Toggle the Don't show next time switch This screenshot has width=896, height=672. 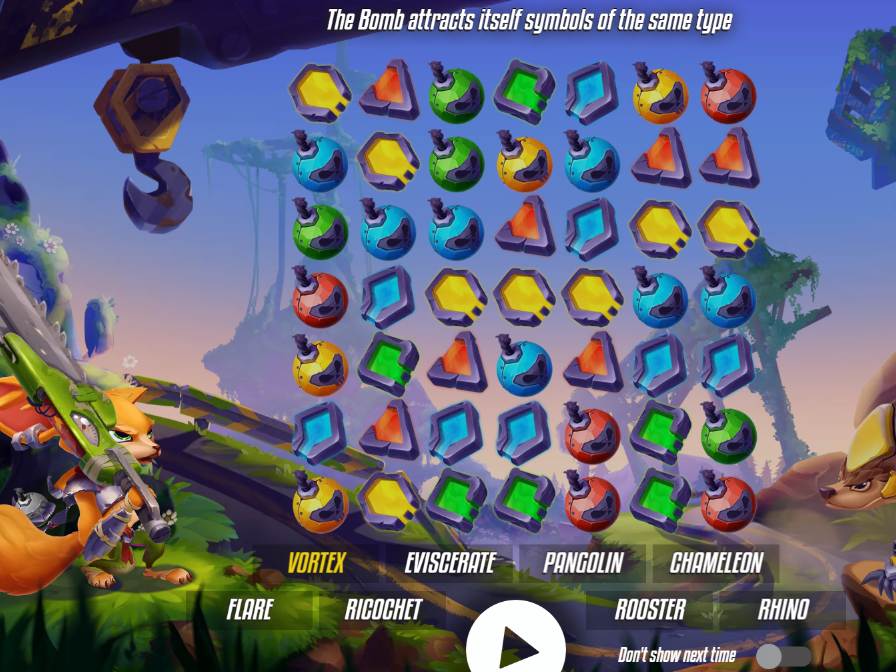pyautogui.click(x=783, y=656)
